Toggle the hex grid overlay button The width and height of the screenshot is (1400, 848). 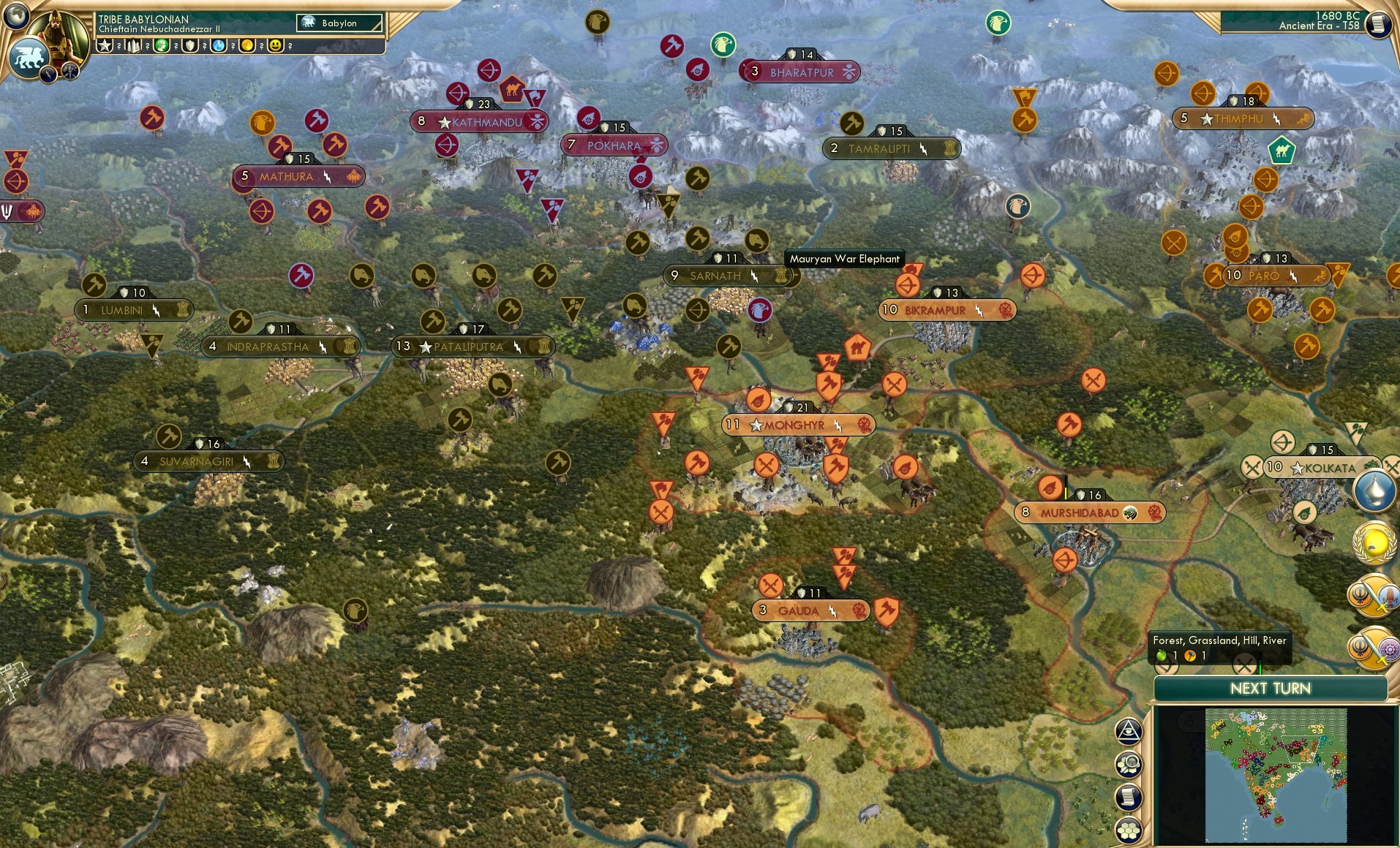[1130, 830]
